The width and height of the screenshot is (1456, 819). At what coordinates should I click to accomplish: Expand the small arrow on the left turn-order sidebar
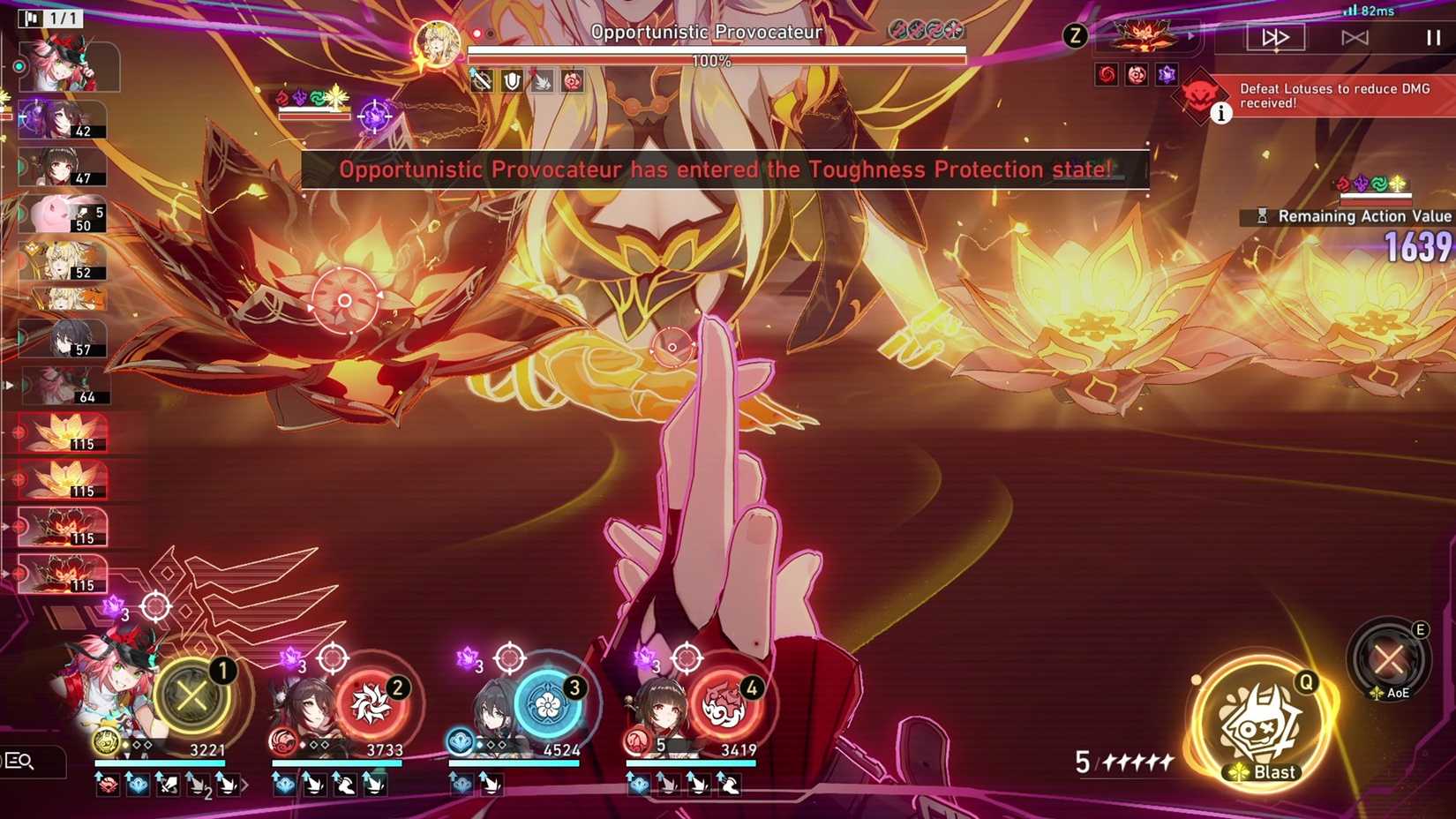(x=7, y=384)
